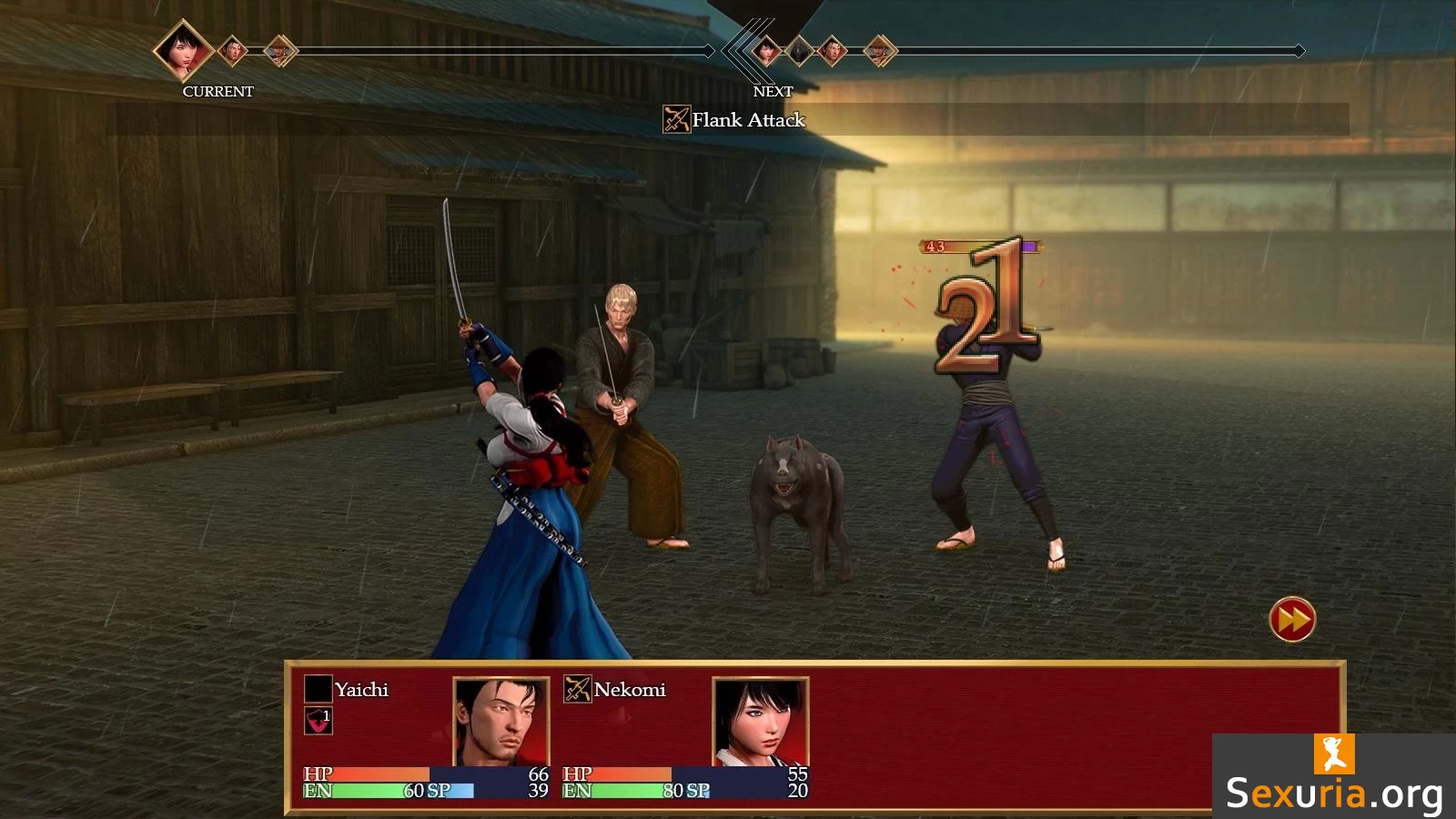Select Nekomi's character portrait
This screenshot has height=819, width=1456.
coord(761,723)
